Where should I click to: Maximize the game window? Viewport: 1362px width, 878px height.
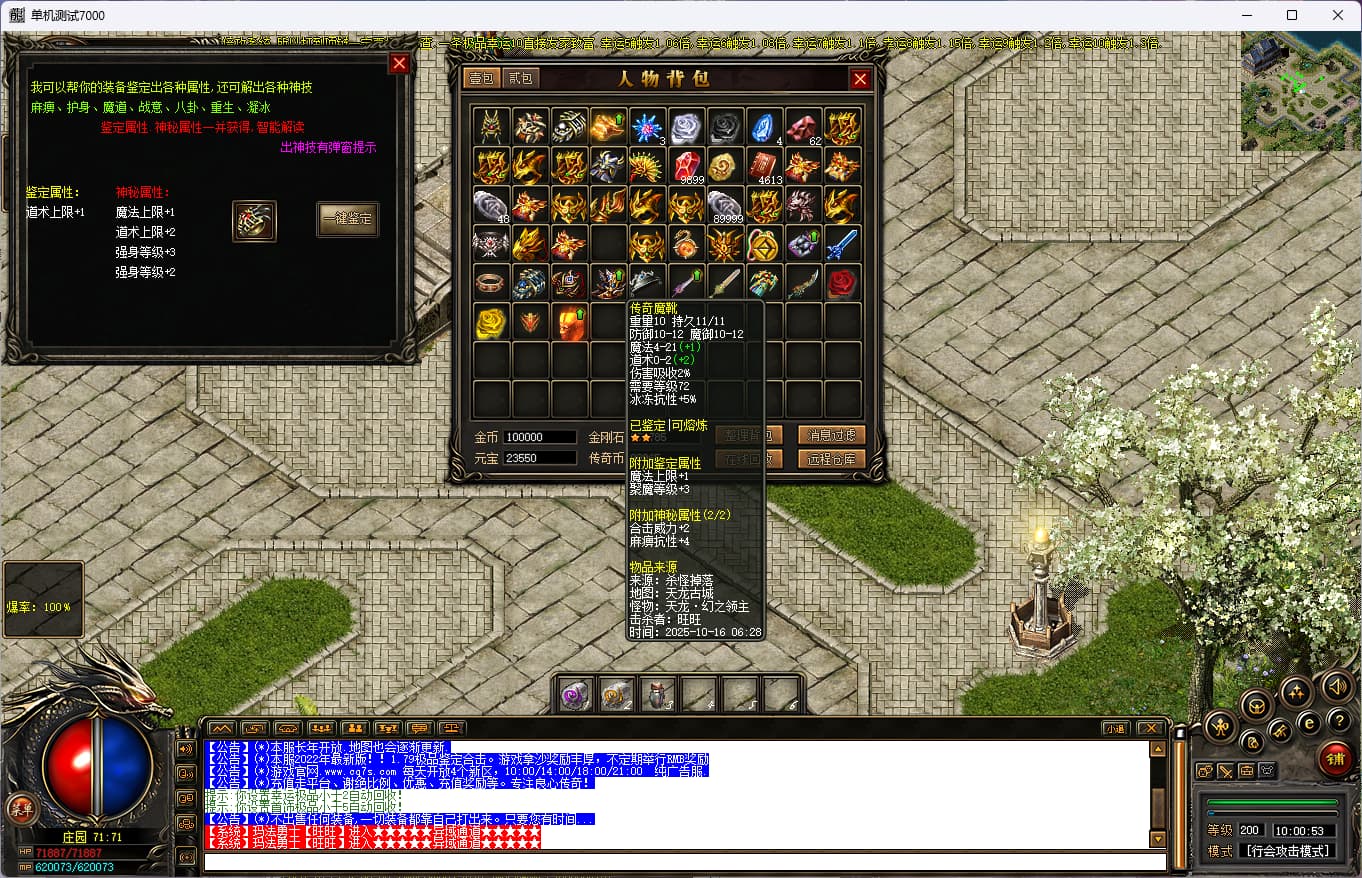(x=1291, y=15)
